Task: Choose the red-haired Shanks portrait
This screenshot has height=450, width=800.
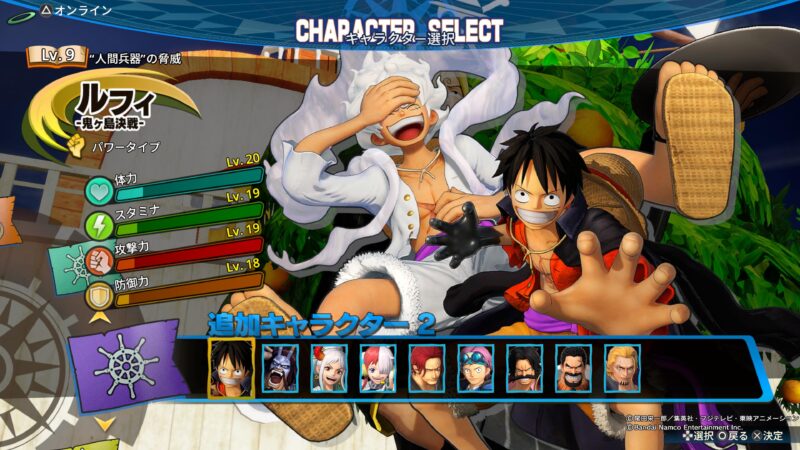Action: 427,369
